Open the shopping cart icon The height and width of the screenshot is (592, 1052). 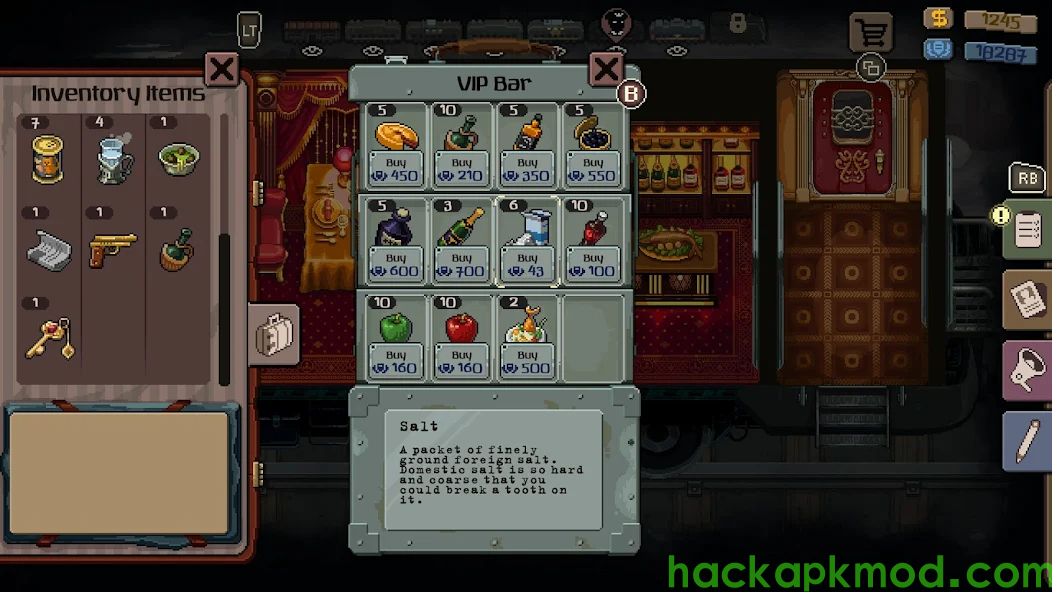[871, 33]
